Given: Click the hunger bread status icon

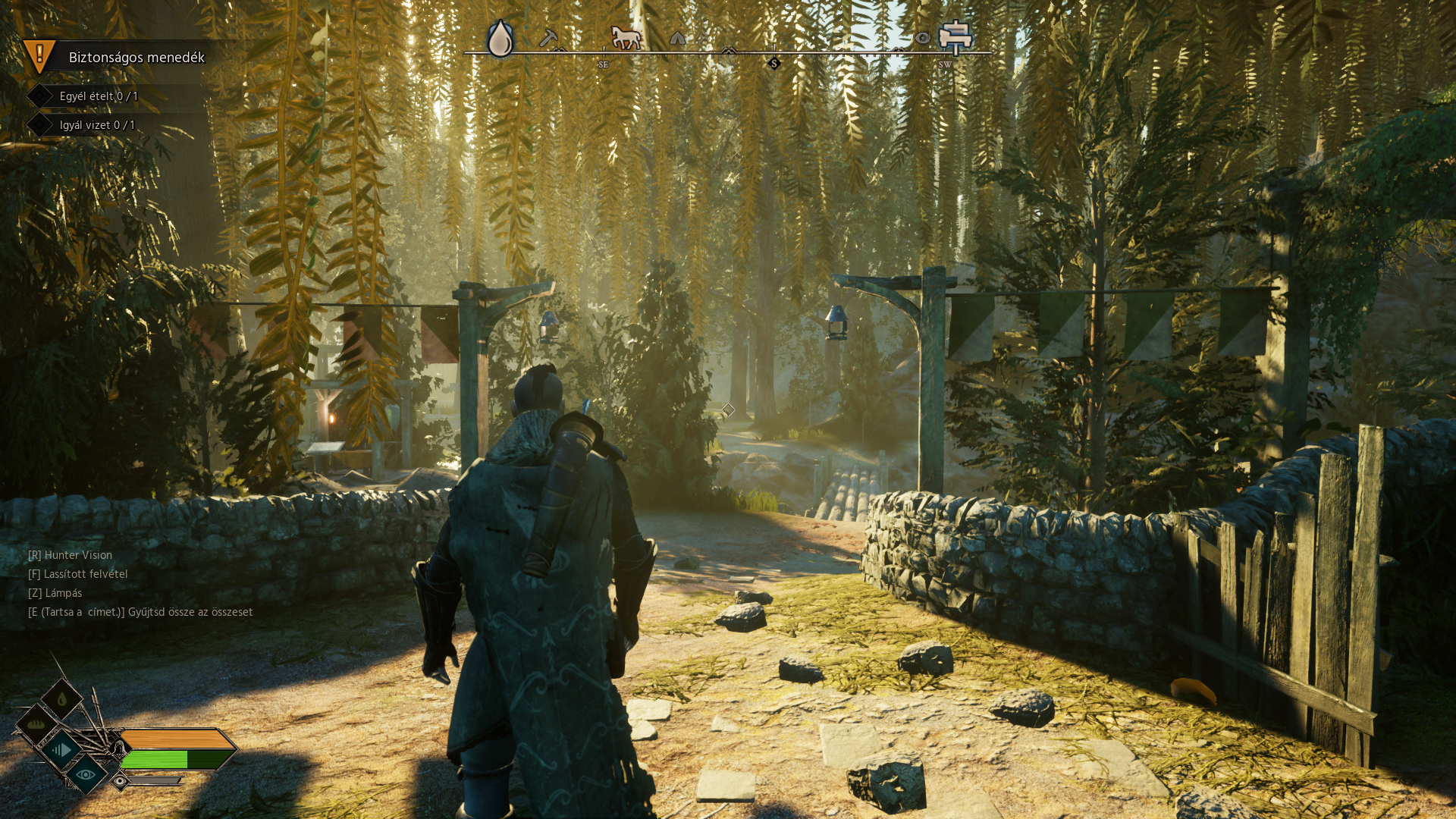Looking at the screenshot, I should (x=36, y=724).
